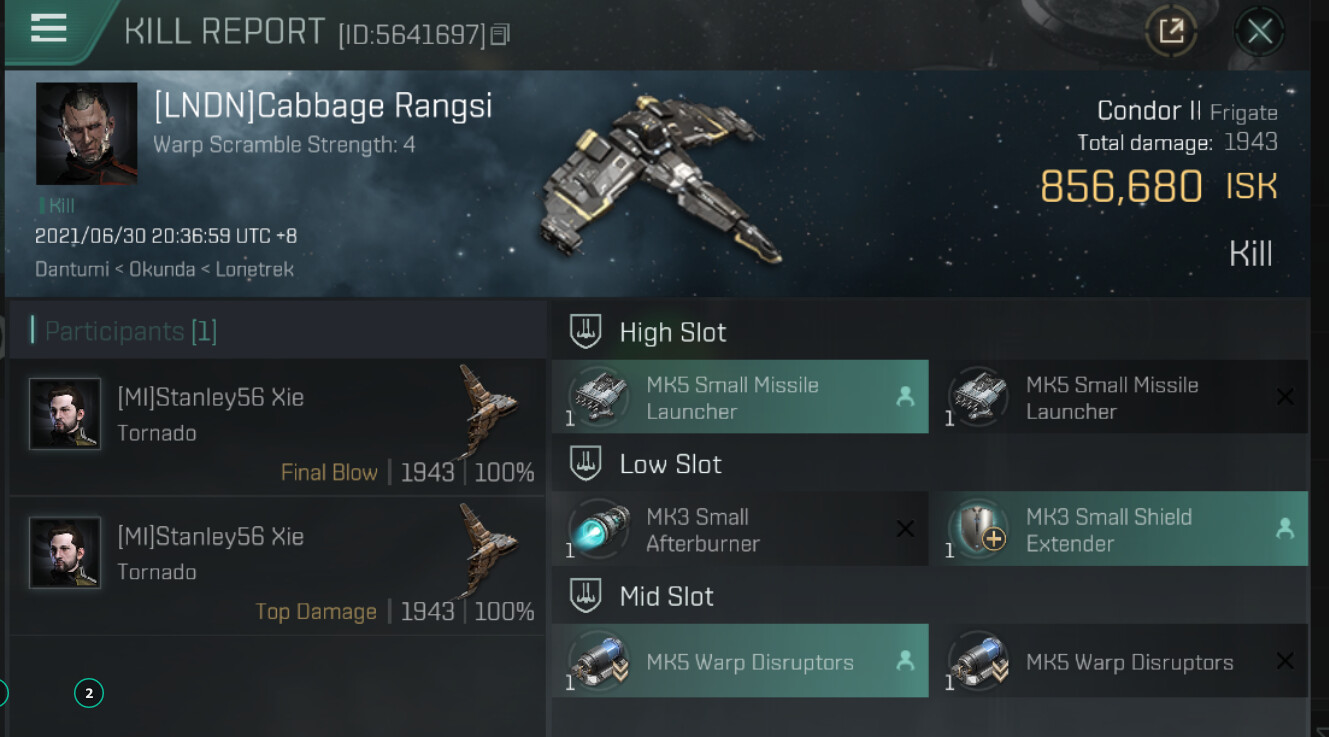Open the hamburger menu
The image size is (1329, 737).
(x=48, y=29)
